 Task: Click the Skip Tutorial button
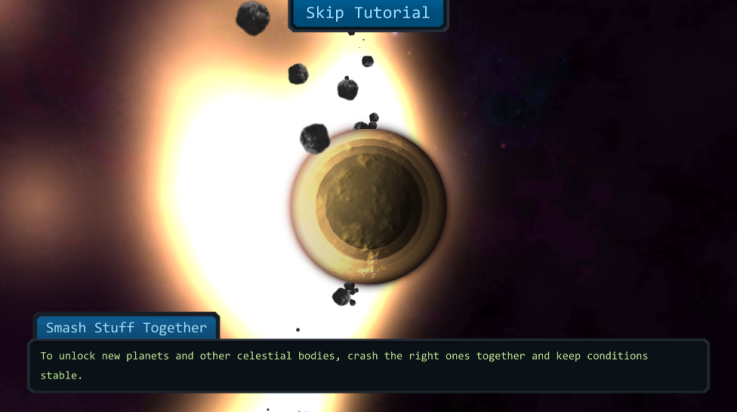click(368, 14)
